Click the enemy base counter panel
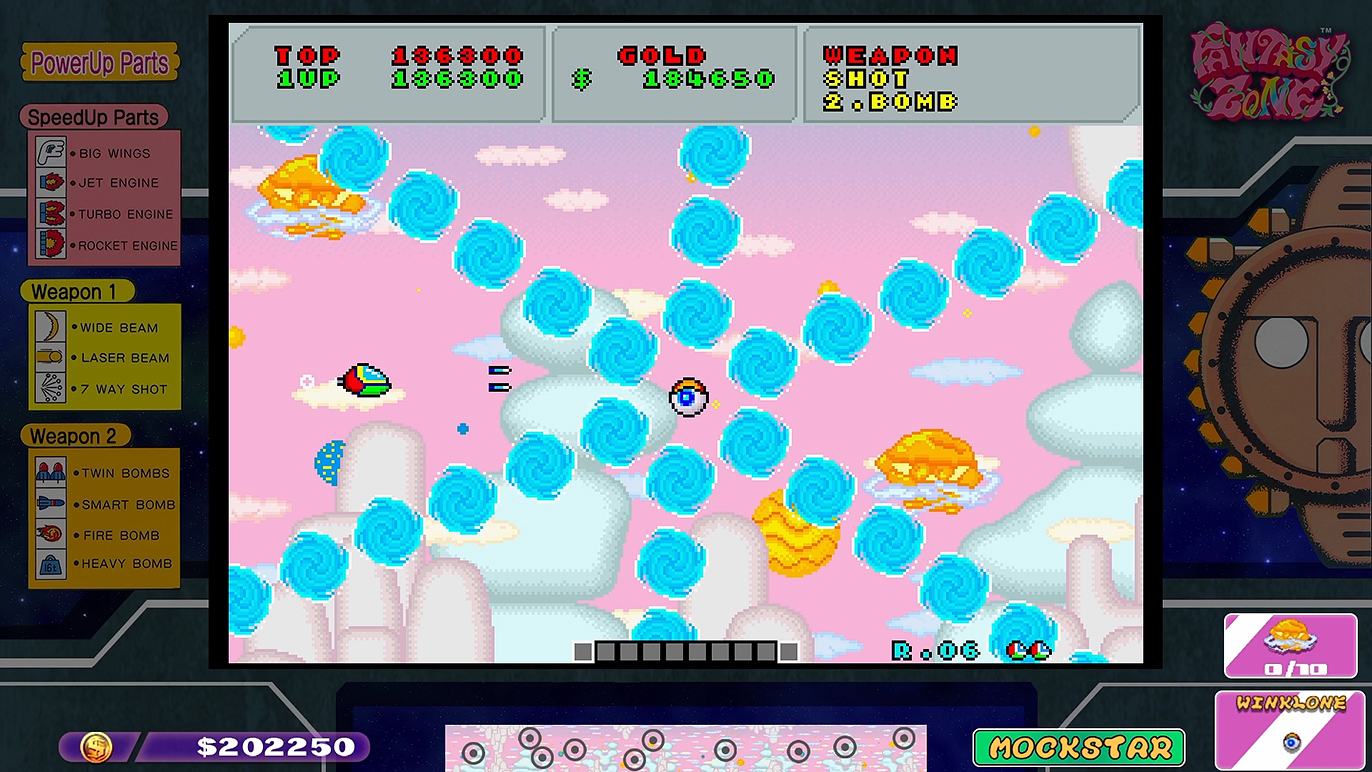 pos(1289,645)
